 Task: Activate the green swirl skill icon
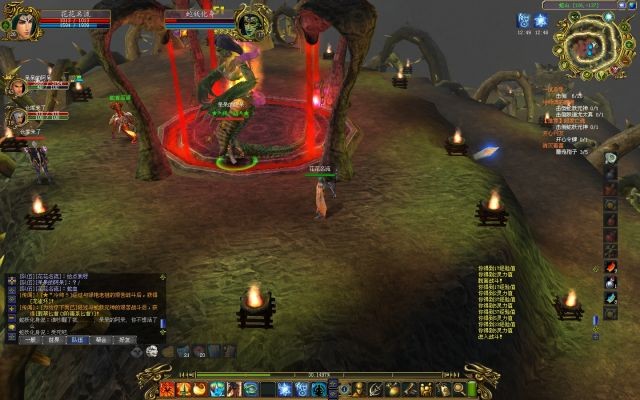[251, 388]
